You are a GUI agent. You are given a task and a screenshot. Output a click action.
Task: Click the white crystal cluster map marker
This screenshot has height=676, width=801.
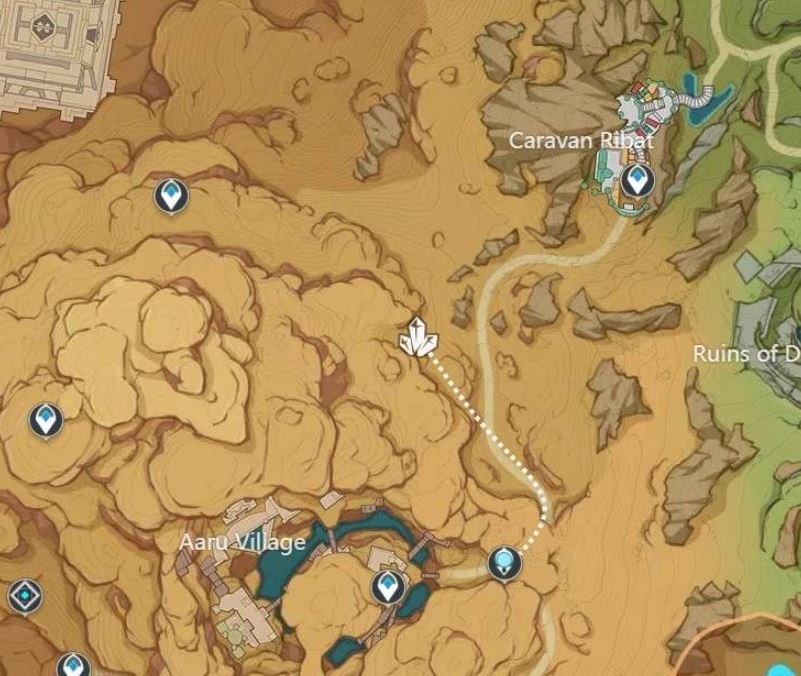[417, 337]
